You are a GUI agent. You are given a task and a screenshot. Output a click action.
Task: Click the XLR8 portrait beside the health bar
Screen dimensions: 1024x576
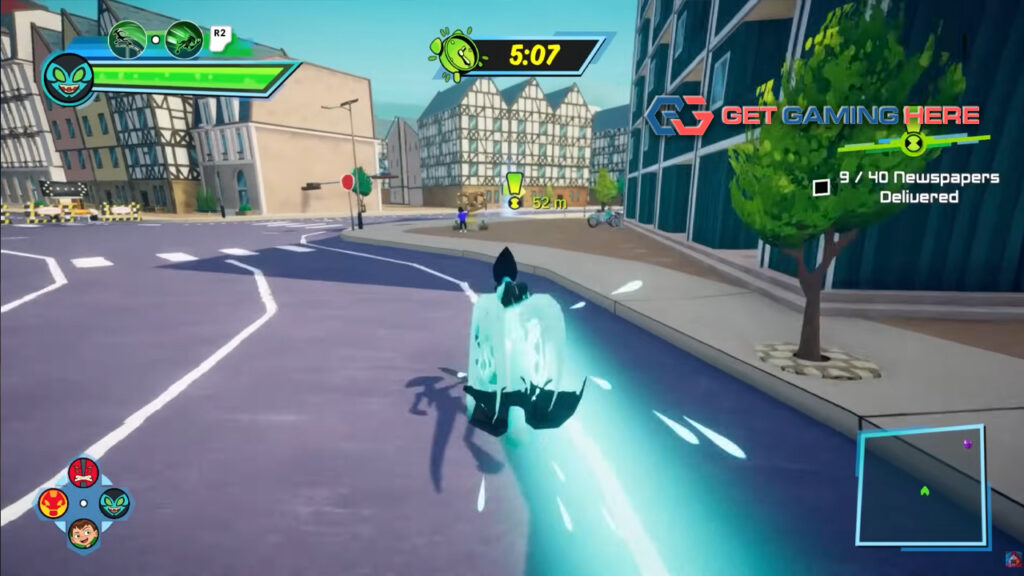pyautogui.click(x=68, y=76)
